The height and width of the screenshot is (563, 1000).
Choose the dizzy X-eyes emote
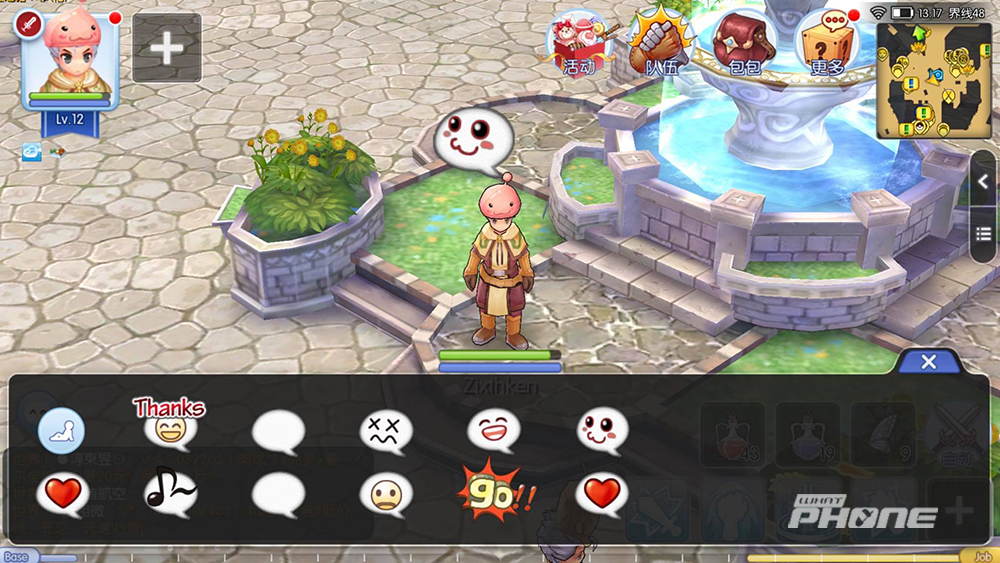pos(386,432)
